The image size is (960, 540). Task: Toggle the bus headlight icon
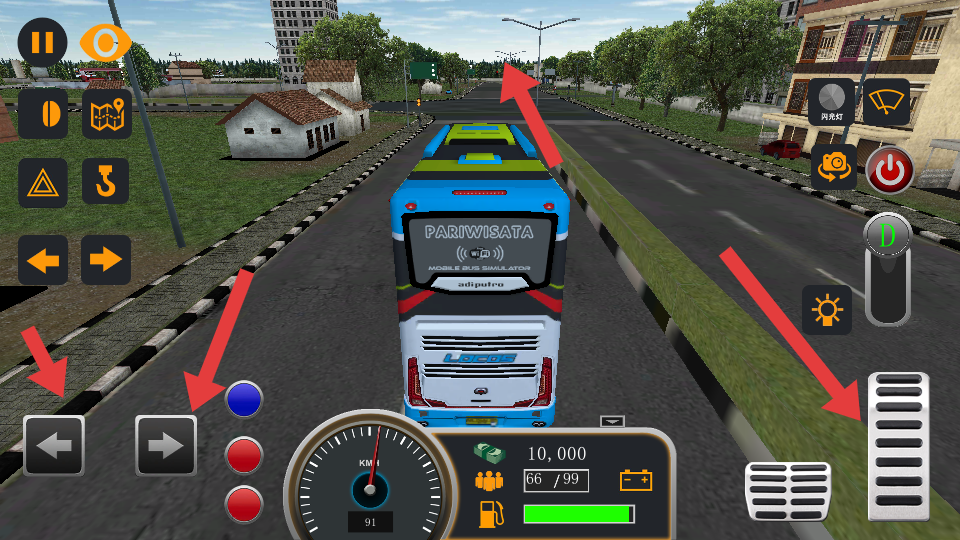point(43,114)
